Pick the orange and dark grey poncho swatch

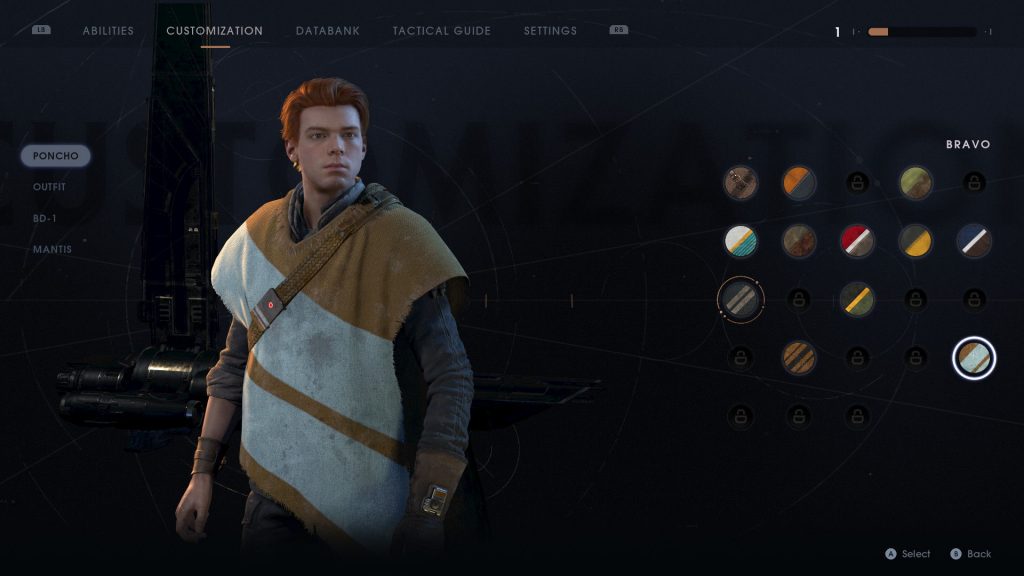(x=799, y=182)
